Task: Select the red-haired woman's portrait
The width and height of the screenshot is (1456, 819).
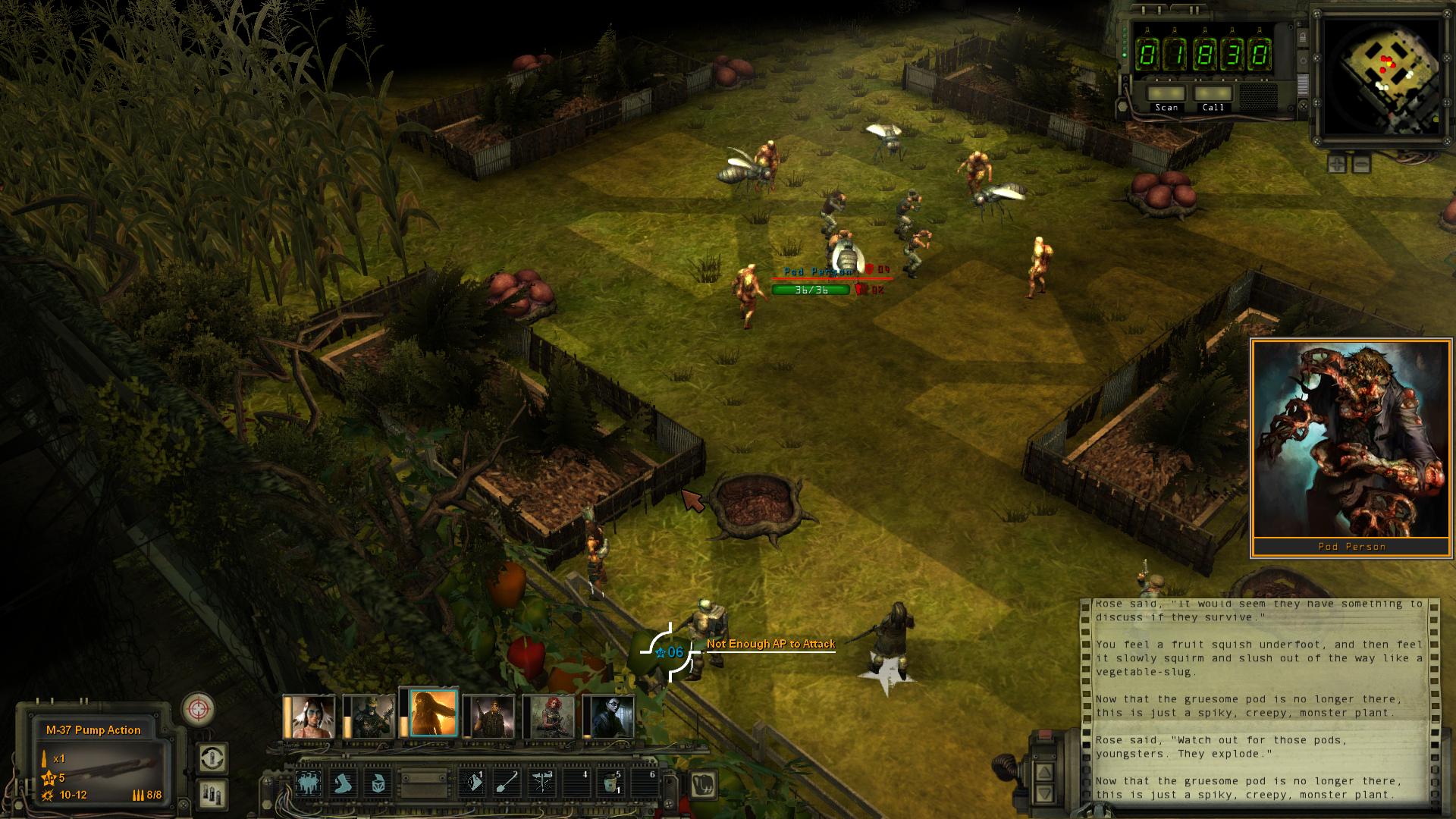Action: coord(550,716)
